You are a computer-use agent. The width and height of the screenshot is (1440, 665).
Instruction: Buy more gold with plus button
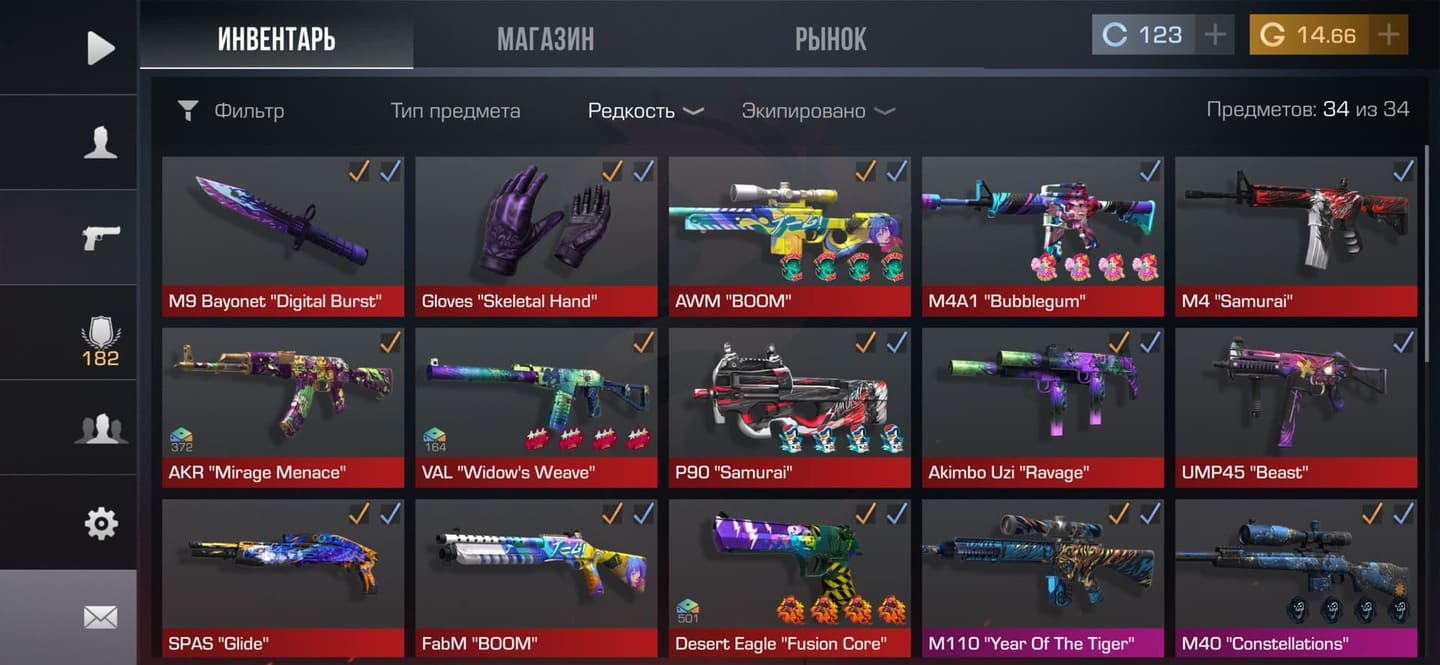[1388, 35]
